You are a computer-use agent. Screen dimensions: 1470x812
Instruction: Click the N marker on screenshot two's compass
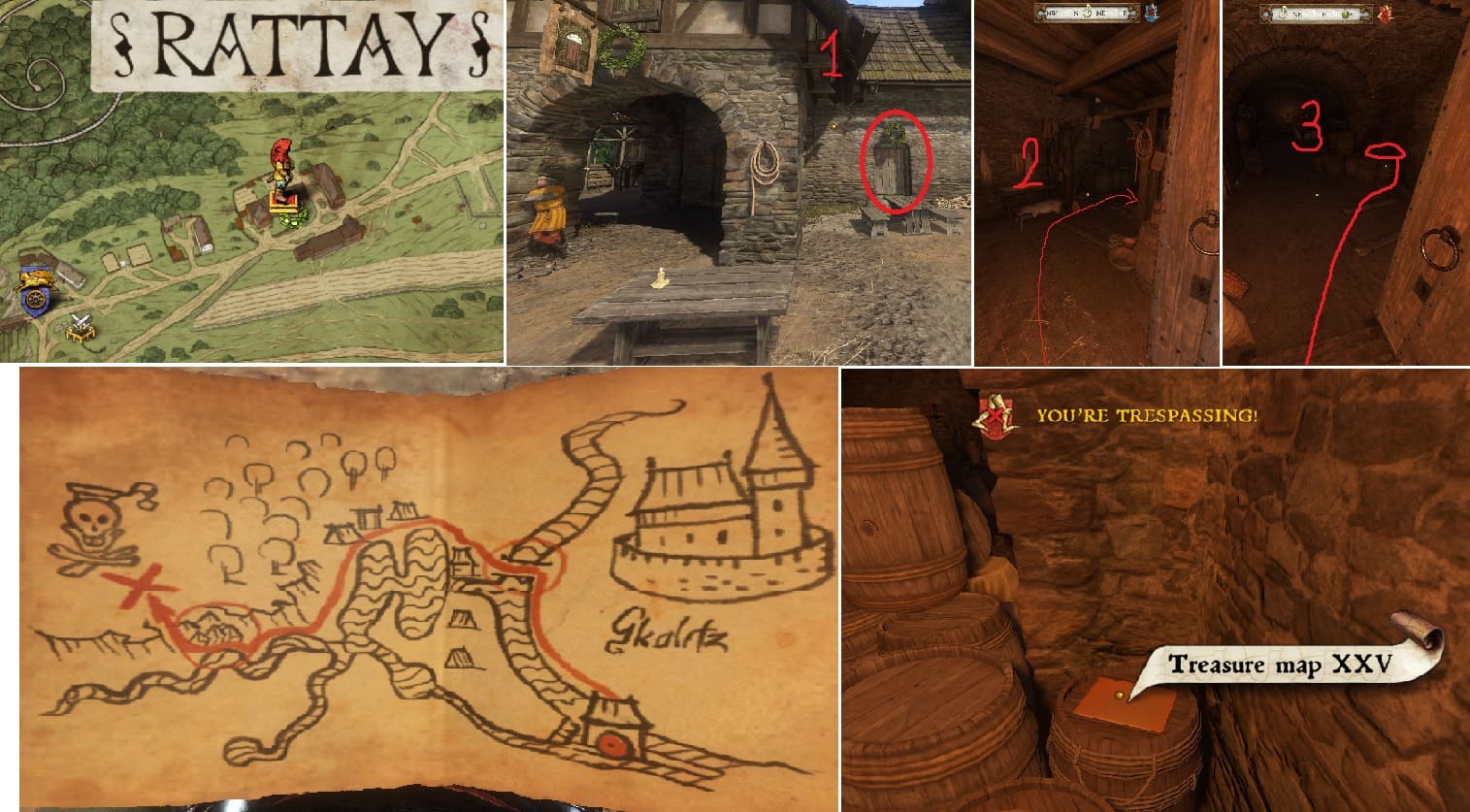click(1074, 12)
